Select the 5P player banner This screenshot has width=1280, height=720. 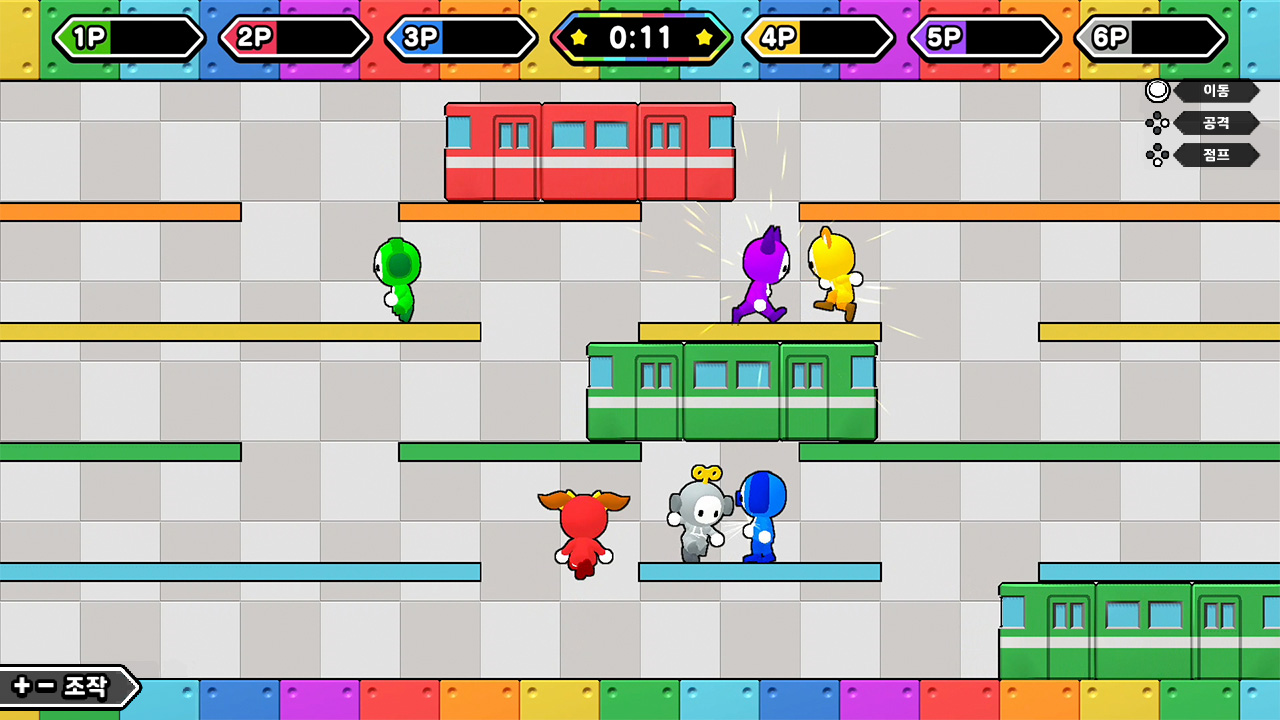coord(985,38)
